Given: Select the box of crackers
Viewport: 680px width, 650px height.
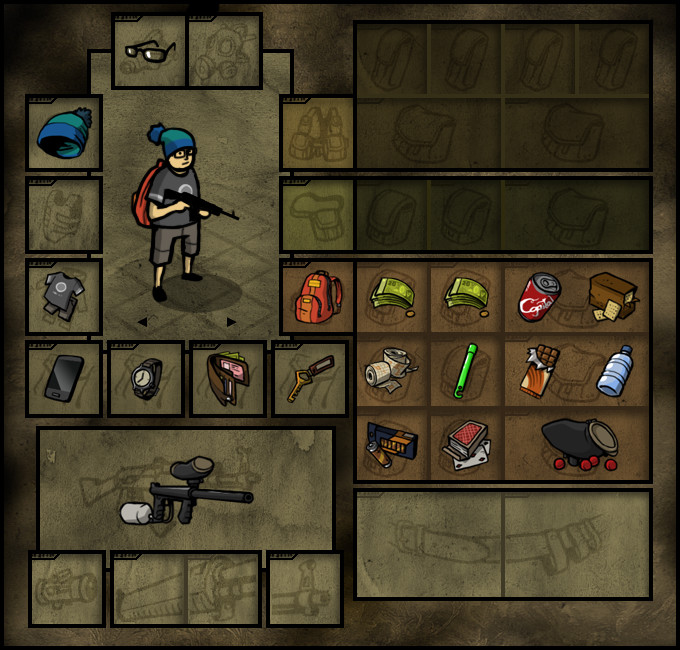Looking at the screenshot, I should coord(614,296).
